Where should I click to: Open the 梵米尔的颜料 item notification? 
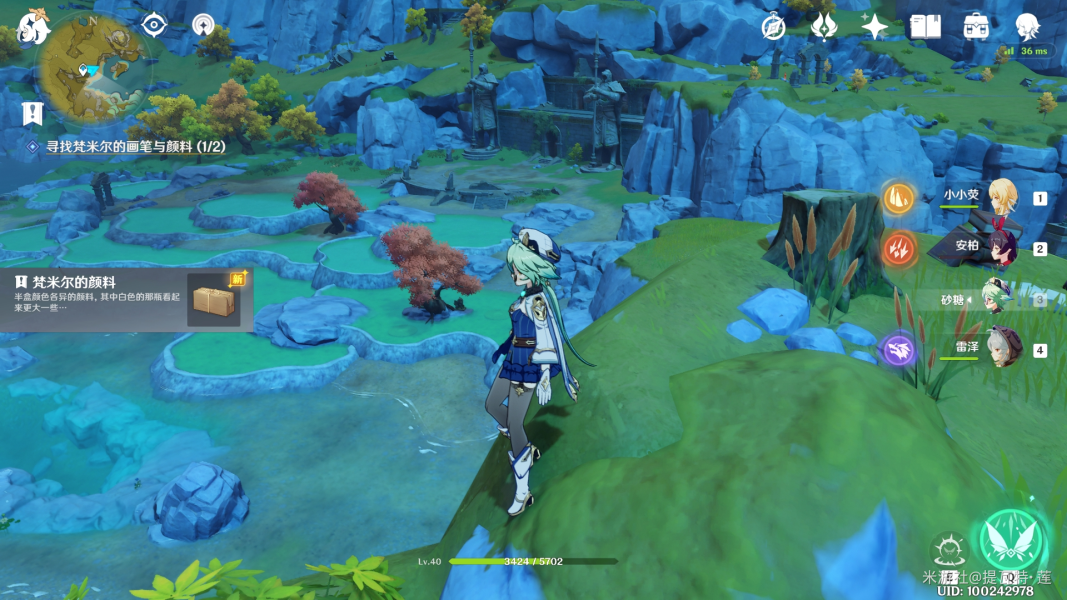pos(126,298)
